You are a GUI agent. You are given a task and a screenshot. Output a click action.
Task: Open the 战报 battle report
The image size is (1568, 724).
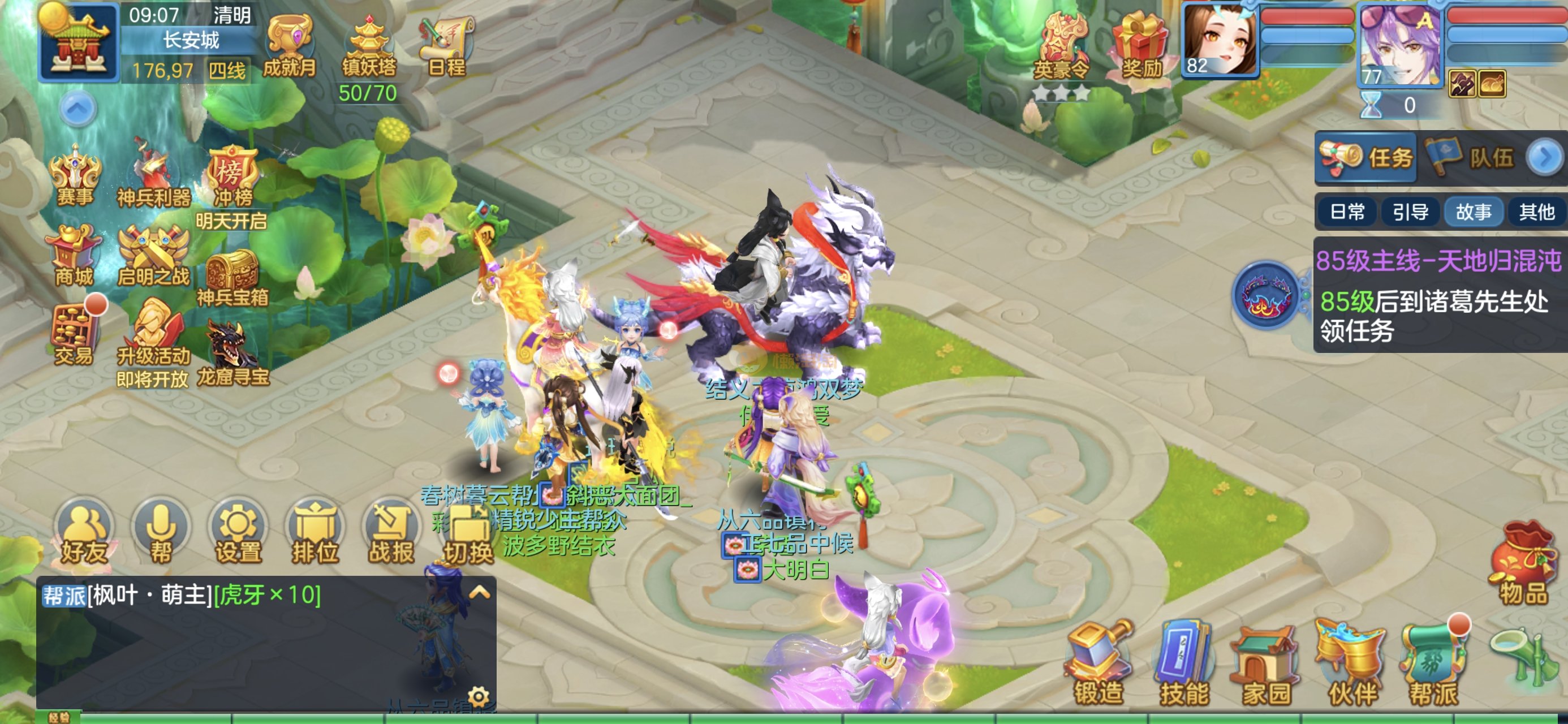pyautogui.click(x=391, y=533)
